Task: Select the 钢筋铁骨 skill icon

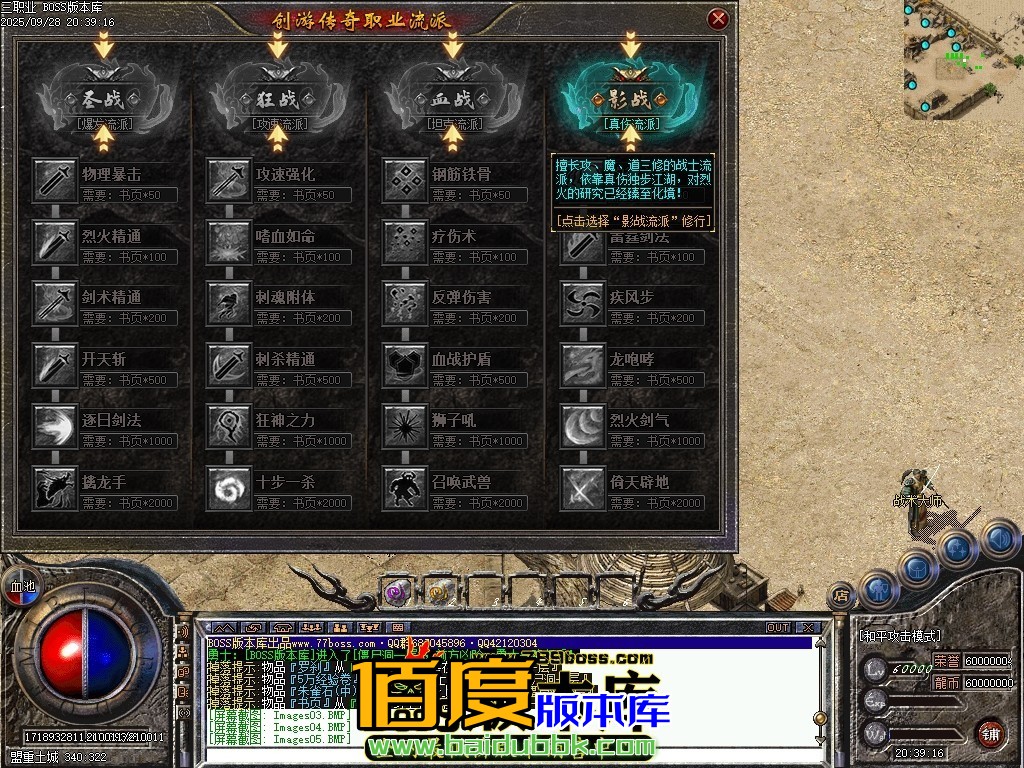Action: [404, 181]
